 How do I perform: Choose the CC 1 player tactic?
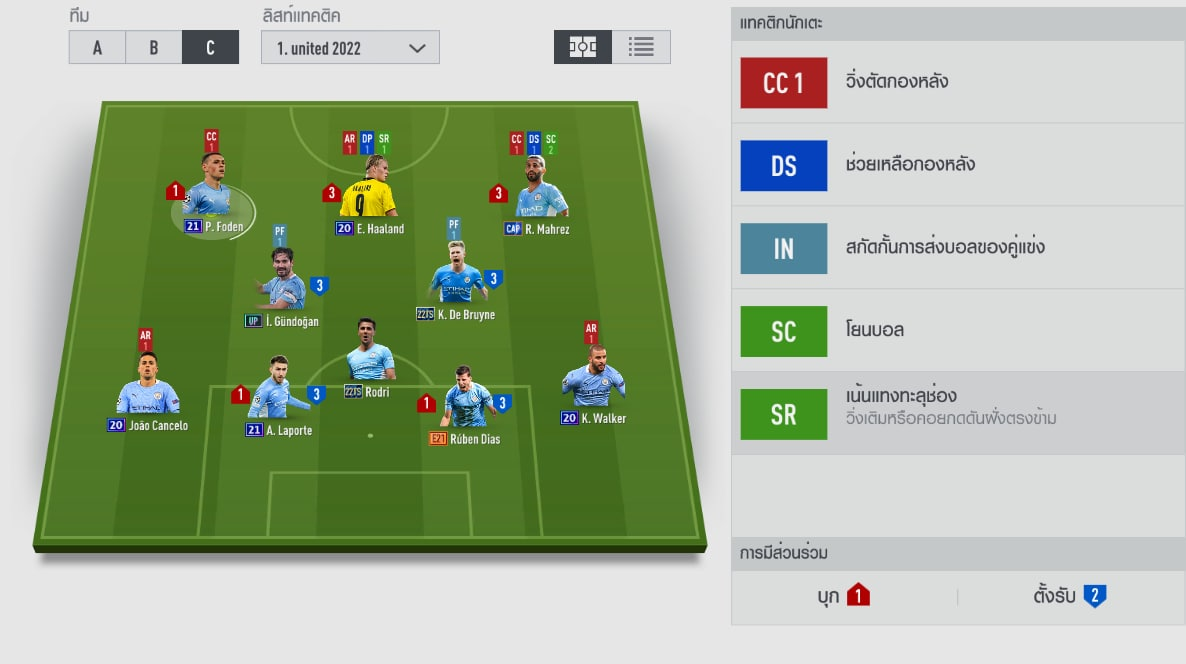pyautogui.click(x=784, y=83)
